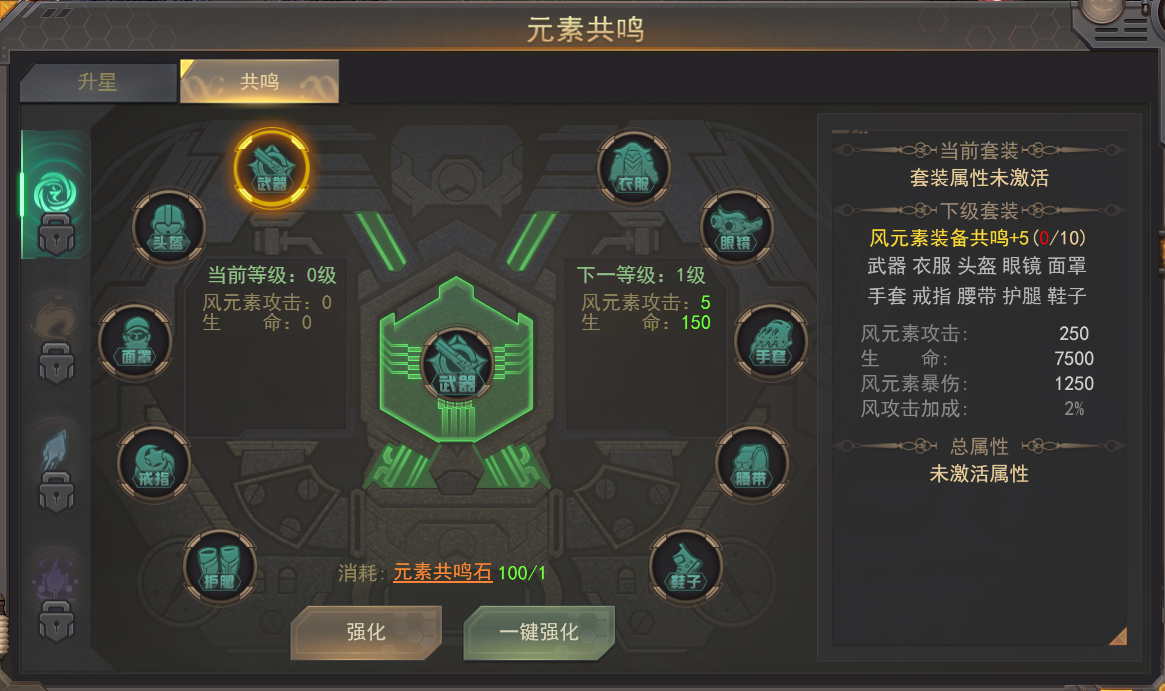Select the 面罩 equipment slot
Image resolution: width=1165 pixels, height=691 pixels.
[135, 341]
